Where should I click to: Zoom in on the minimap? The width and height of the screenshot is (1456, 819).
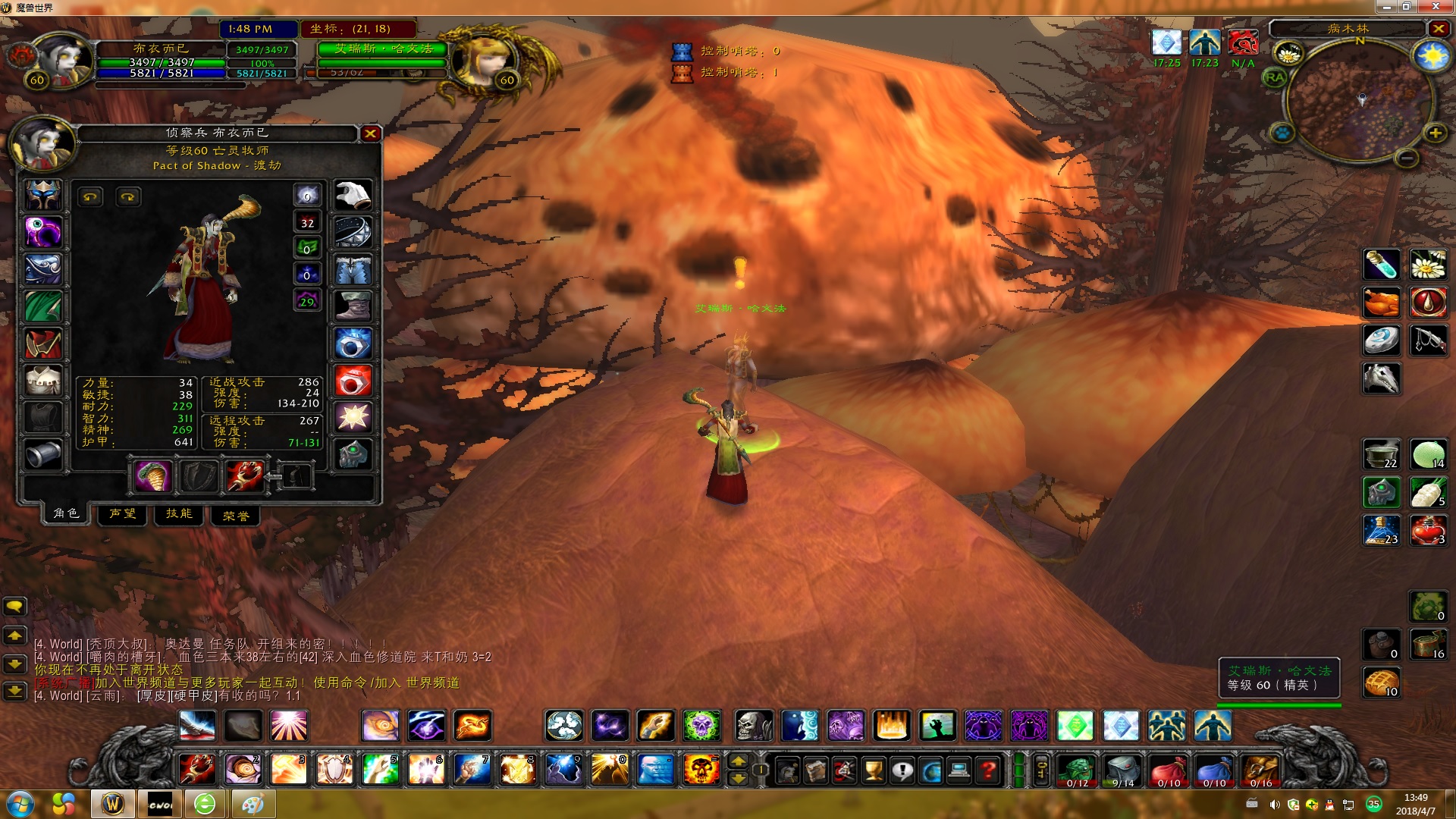click(1435, 133)
